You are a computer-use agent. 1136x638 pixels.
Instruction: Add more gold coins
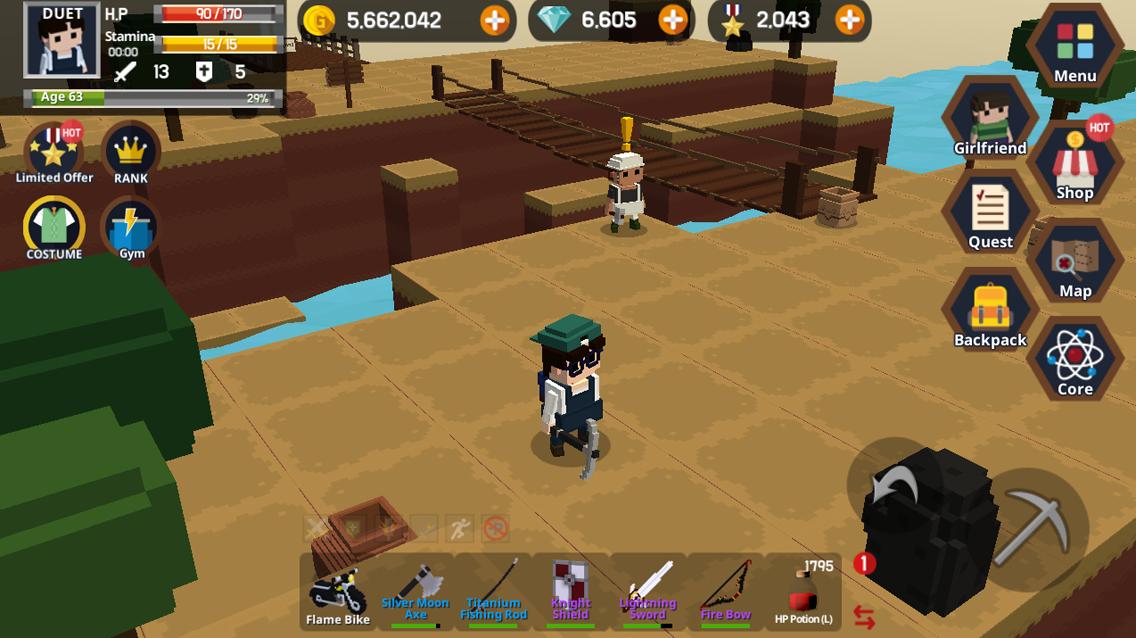tap(494, 20)
